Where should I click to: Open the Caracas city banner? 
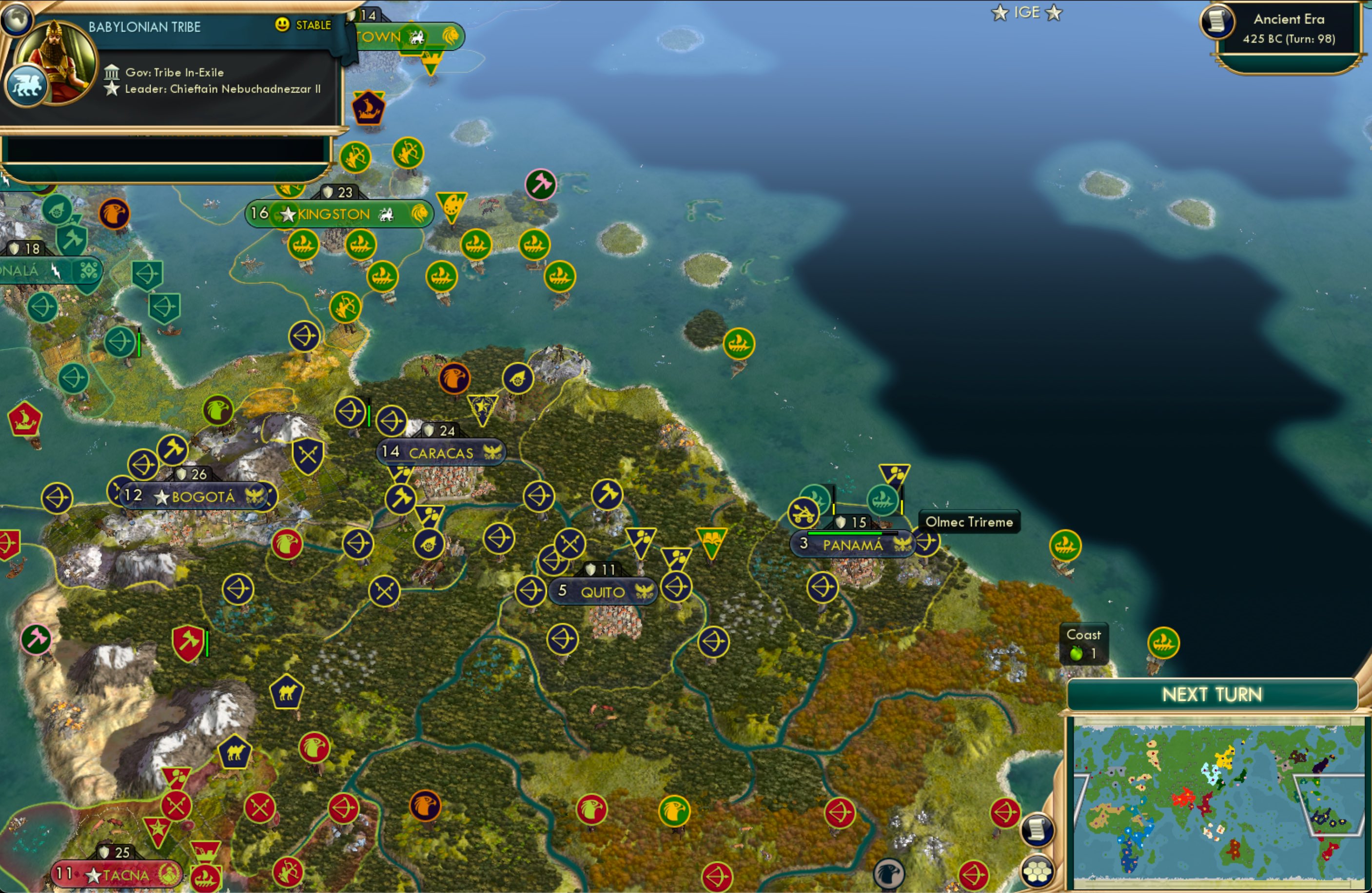point(441,452)
